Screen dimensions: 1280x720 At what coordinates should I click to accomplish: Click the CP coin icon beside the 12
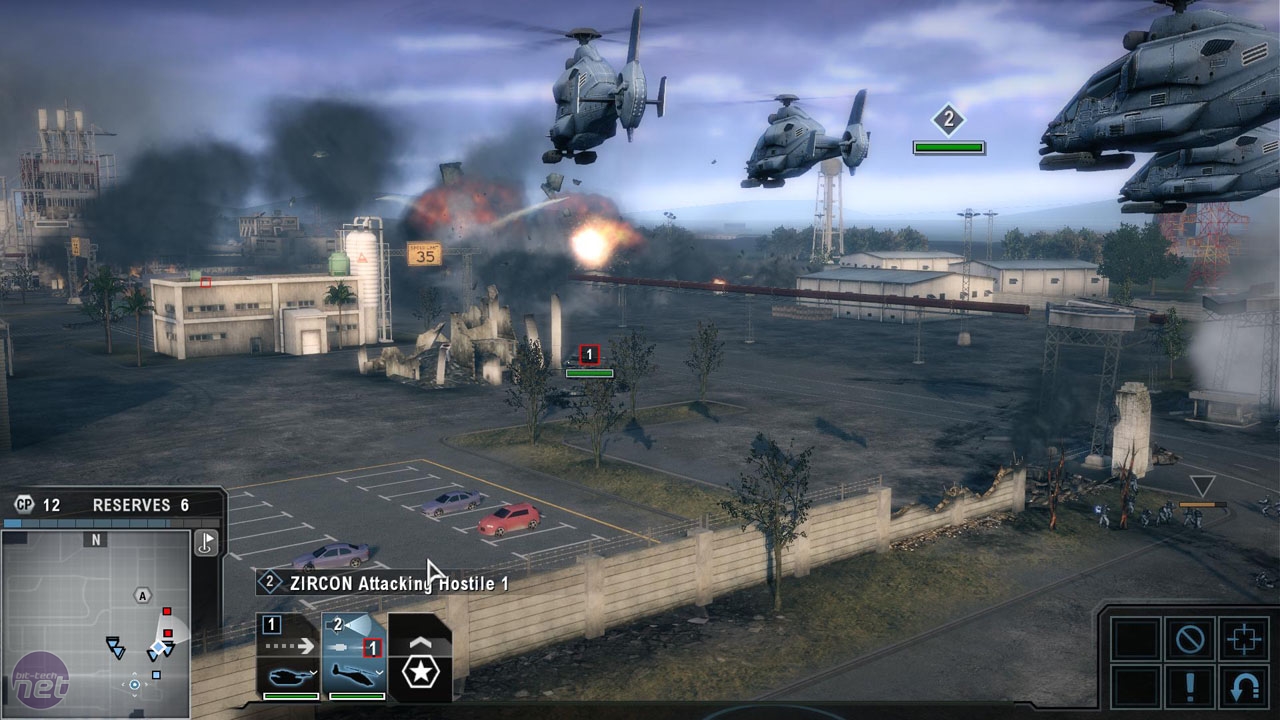[x=24, y=503]
